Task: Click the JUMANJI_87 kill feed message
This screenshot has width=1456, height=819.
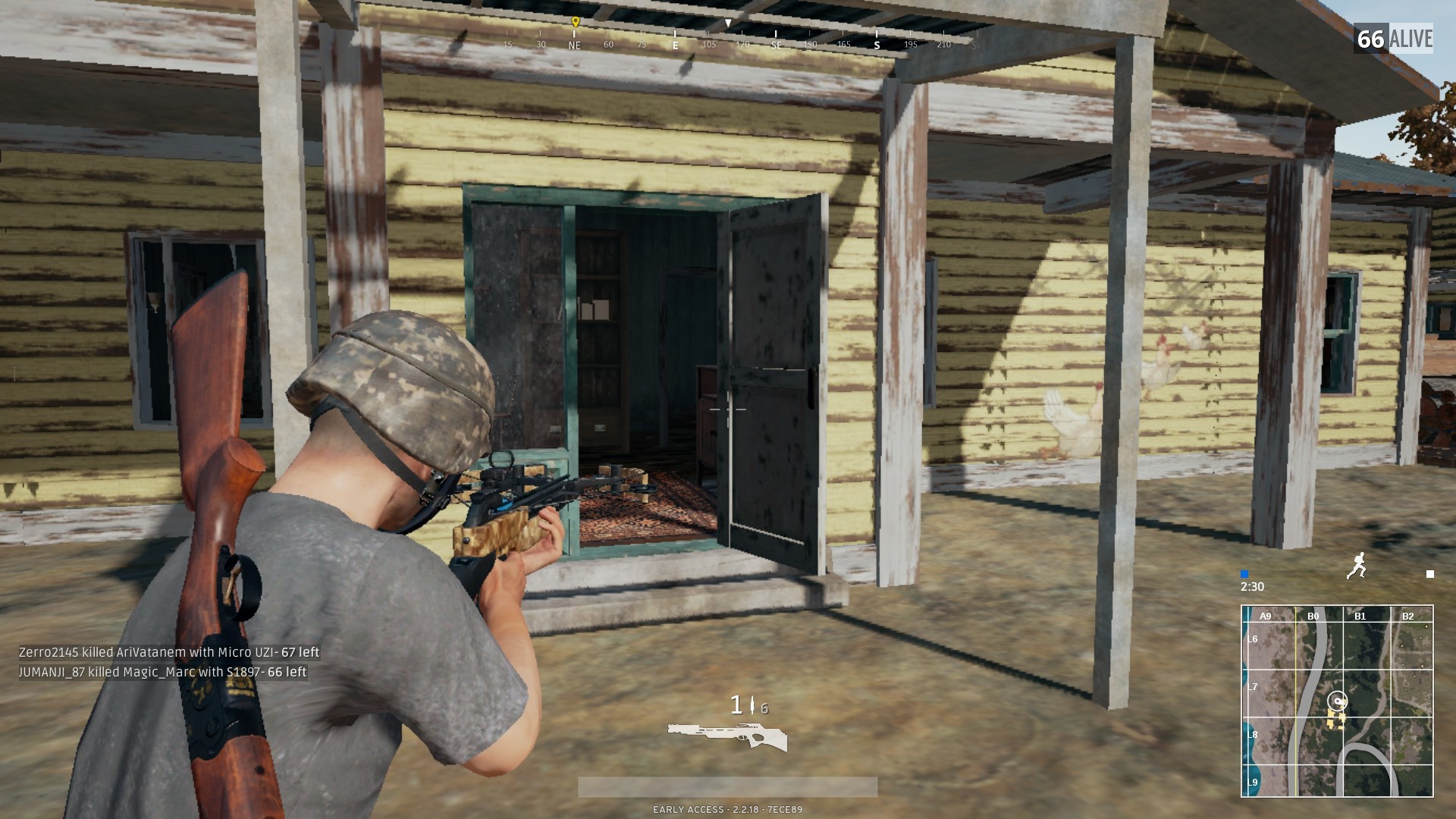Action: (x=162, y=671)
